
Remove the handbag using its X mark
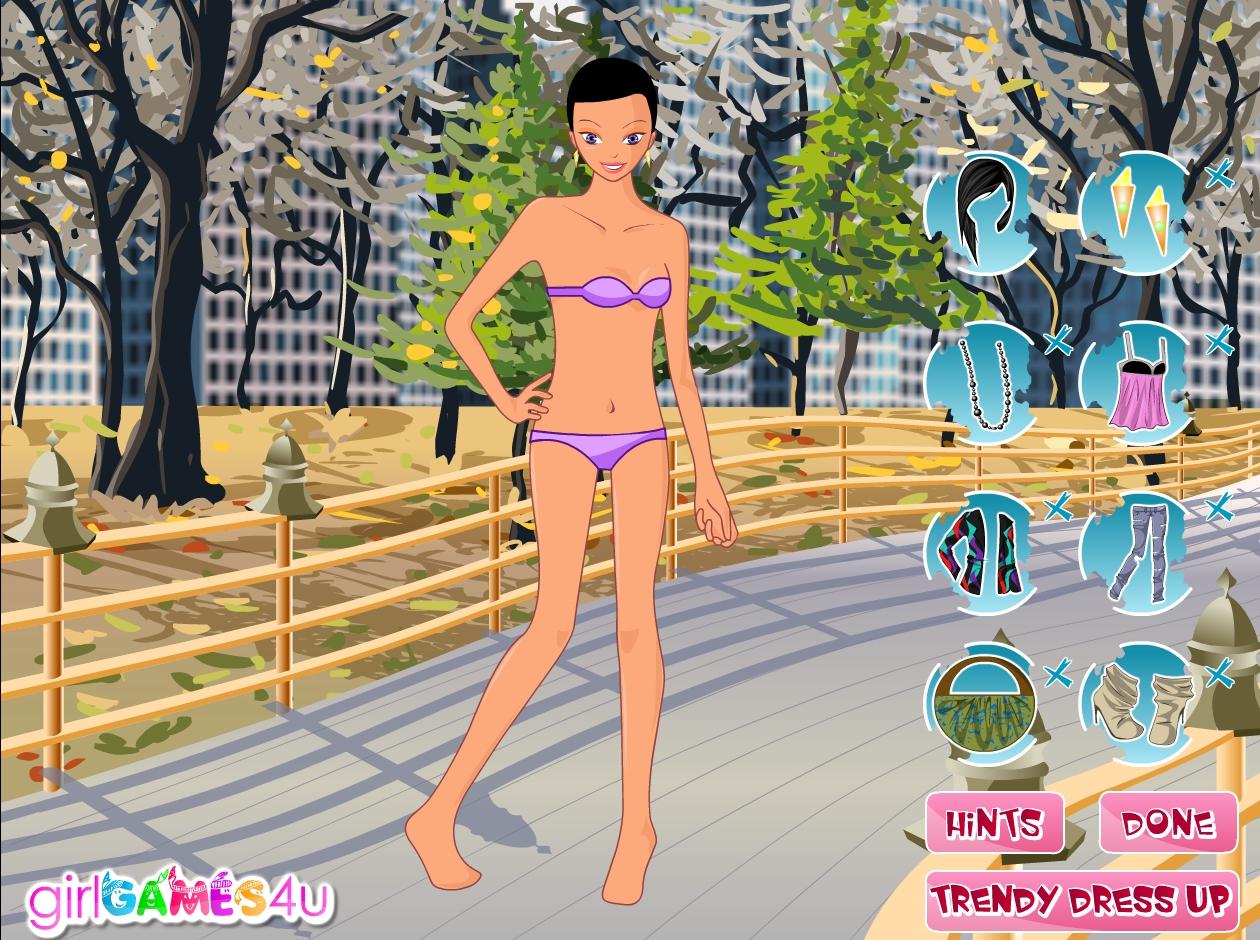coord(1056,675)
